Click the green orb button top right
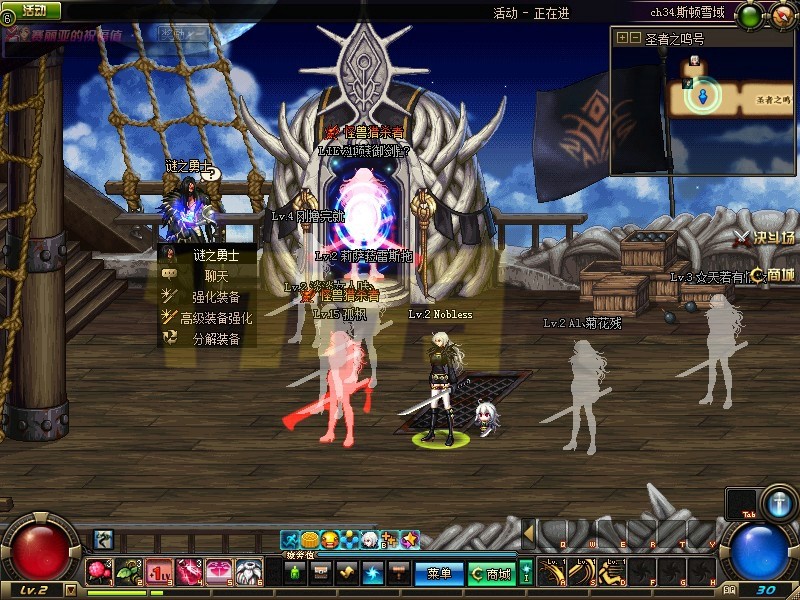Image resolution: width=800 pixels, height=600 pixels. coord(749,16)
